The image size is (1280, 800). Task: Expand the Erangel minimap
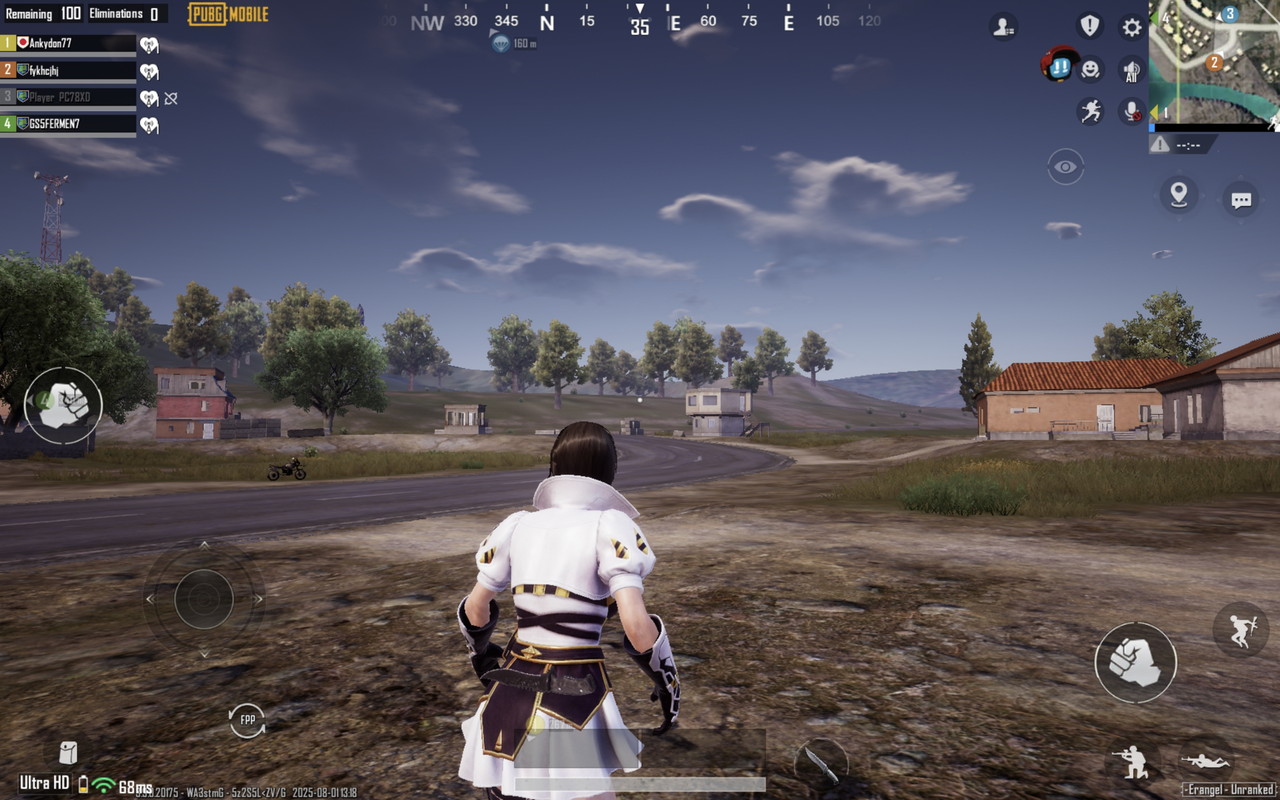(x=1214, y=60)
